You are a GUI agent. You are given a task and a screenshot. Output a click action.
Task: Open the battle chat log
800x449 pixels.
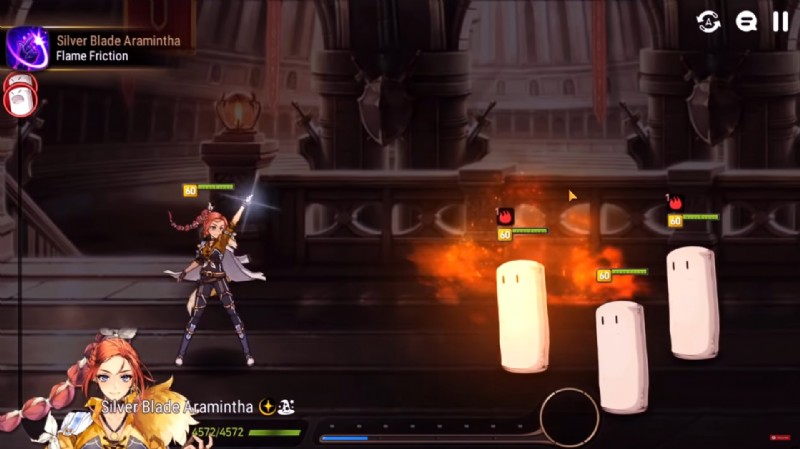tap(746, 21)
